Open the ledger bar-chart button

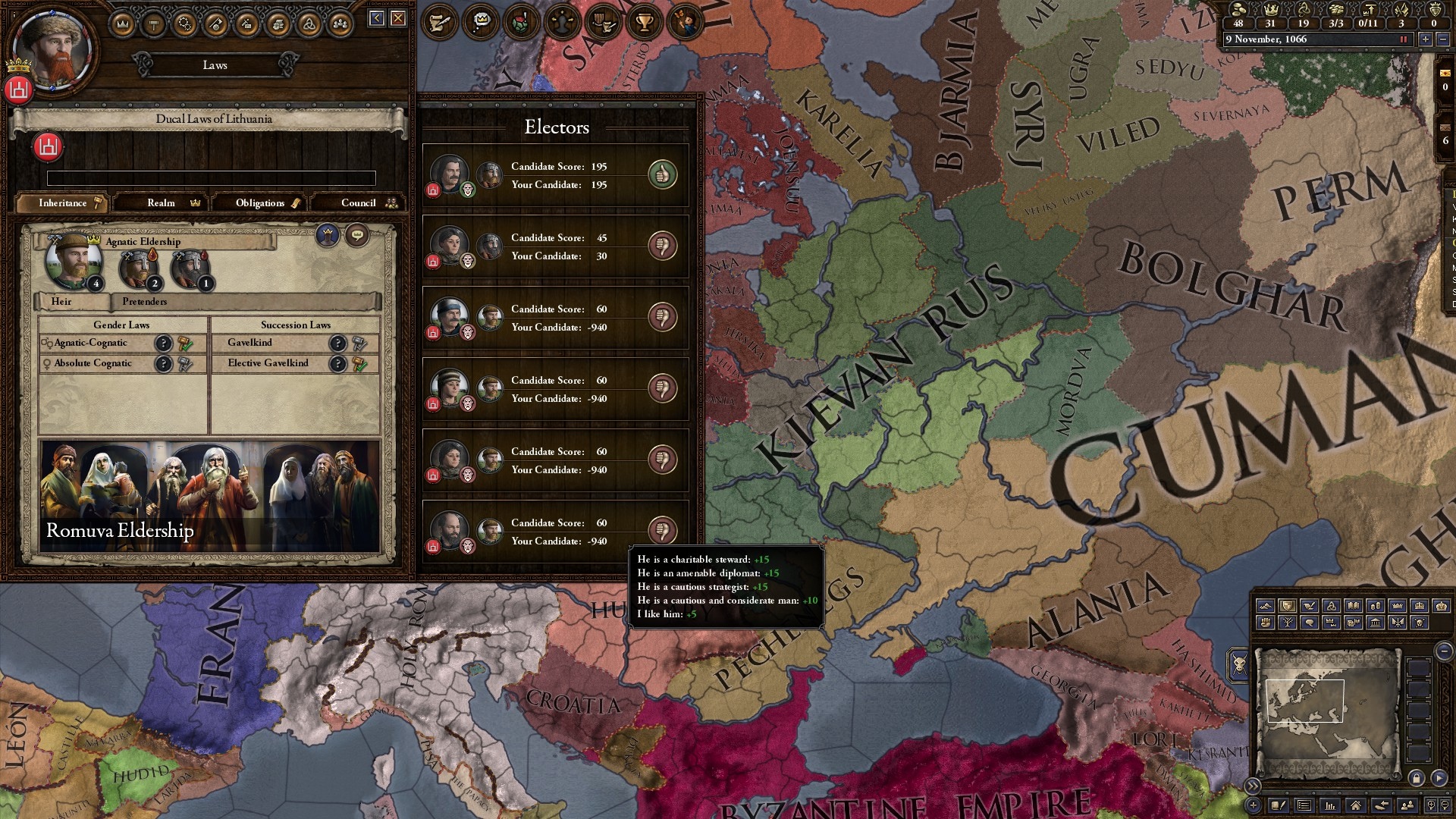coord(1329,805)
